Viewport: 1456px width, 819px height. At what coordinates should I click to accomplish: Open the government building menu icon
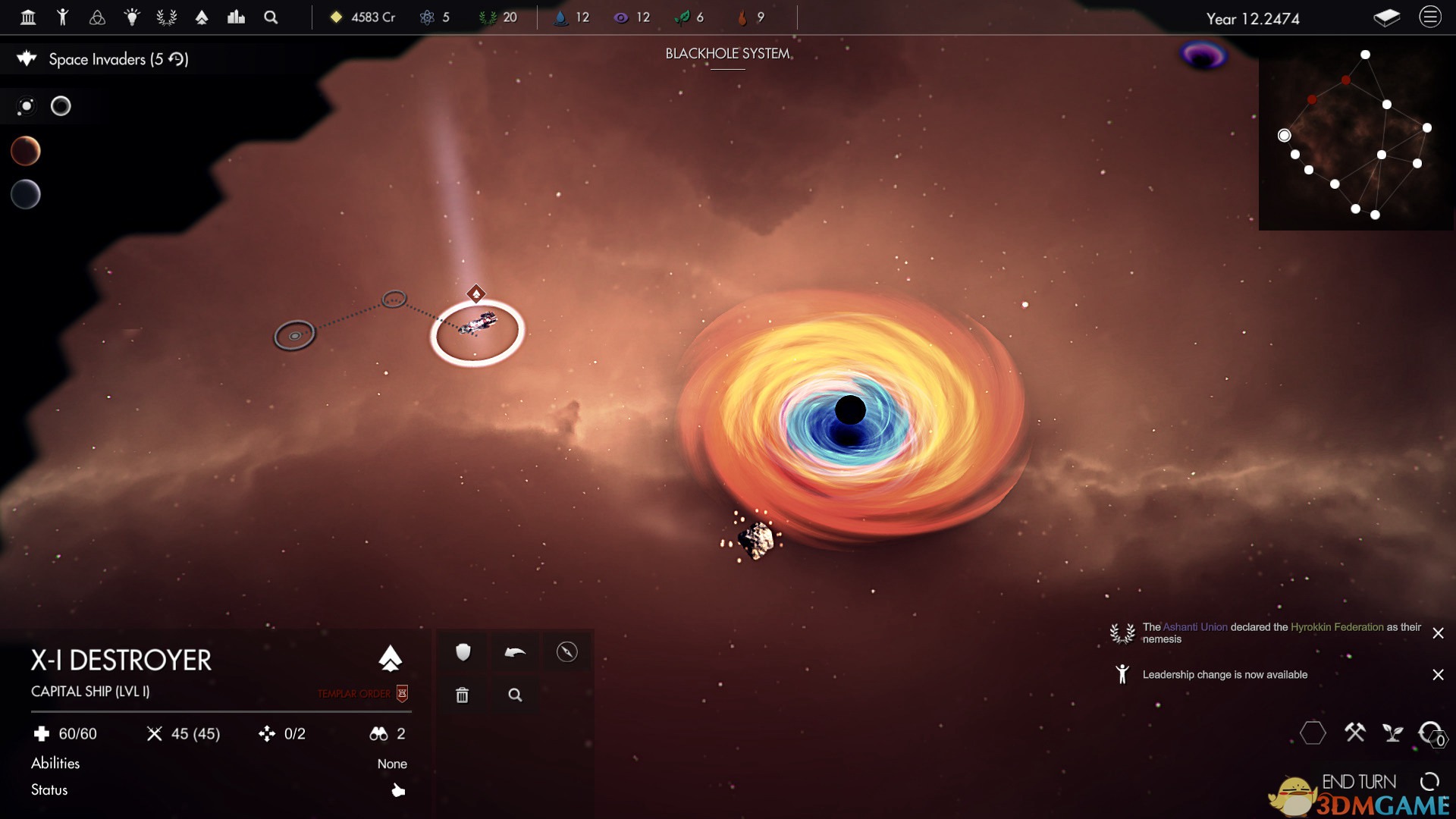click(28, 17)
